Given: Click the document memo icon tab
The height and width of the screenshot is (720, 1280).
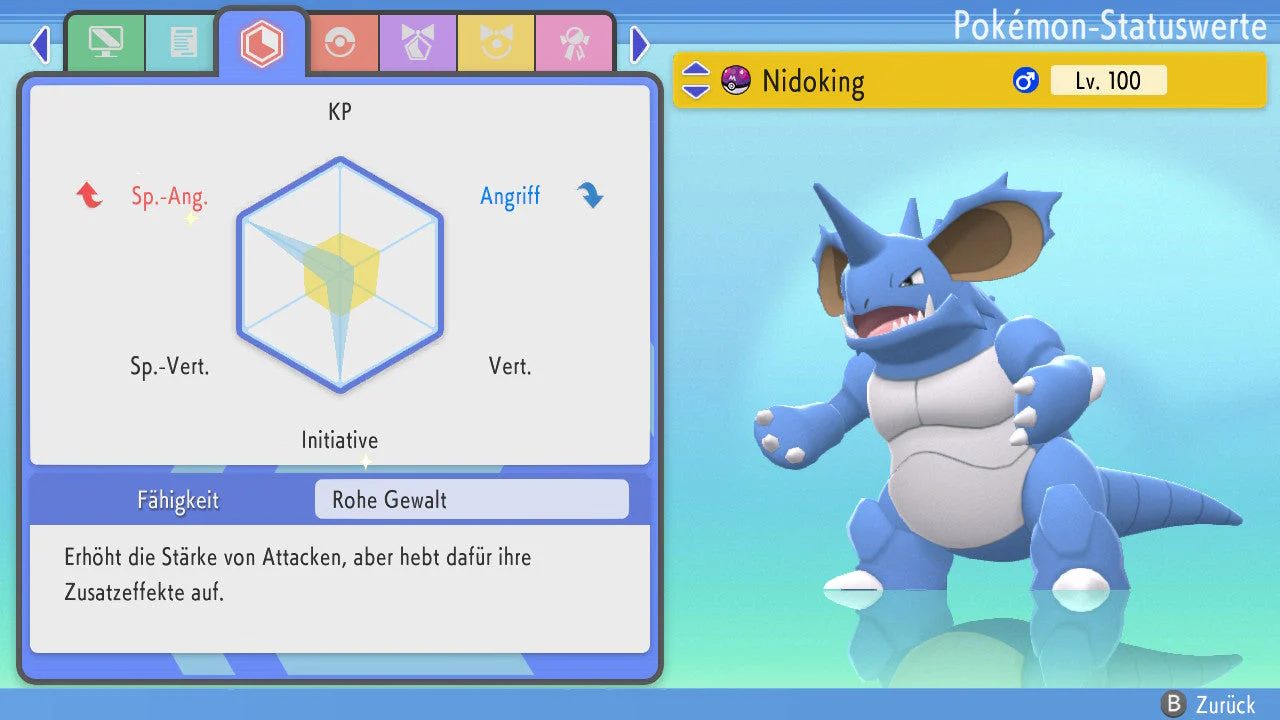Looking at the screenshot, I should click(181, 42).
